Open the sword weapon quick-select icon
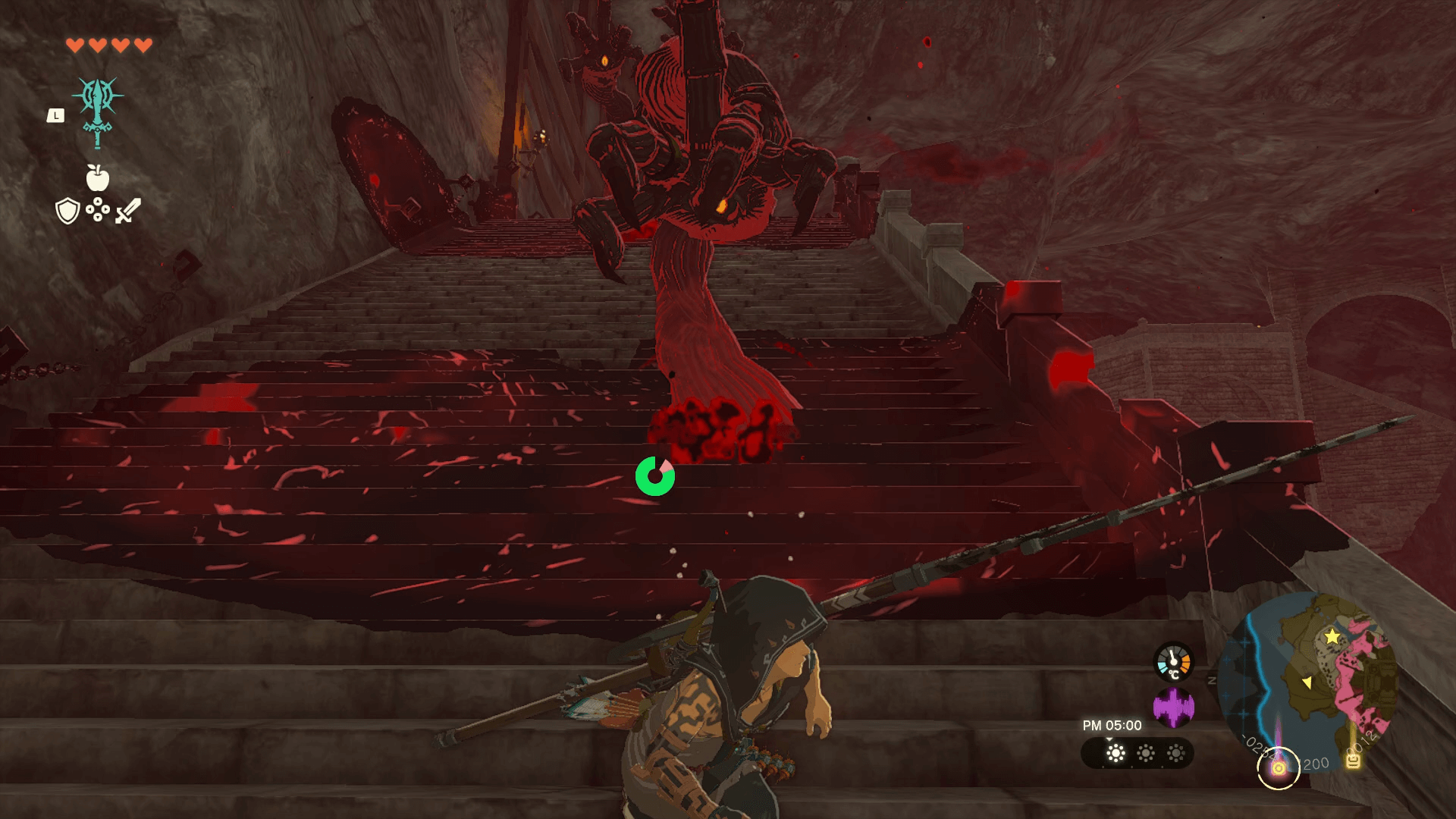The width and height of the screenshot is (1456, 819). (x=128, y=211)
